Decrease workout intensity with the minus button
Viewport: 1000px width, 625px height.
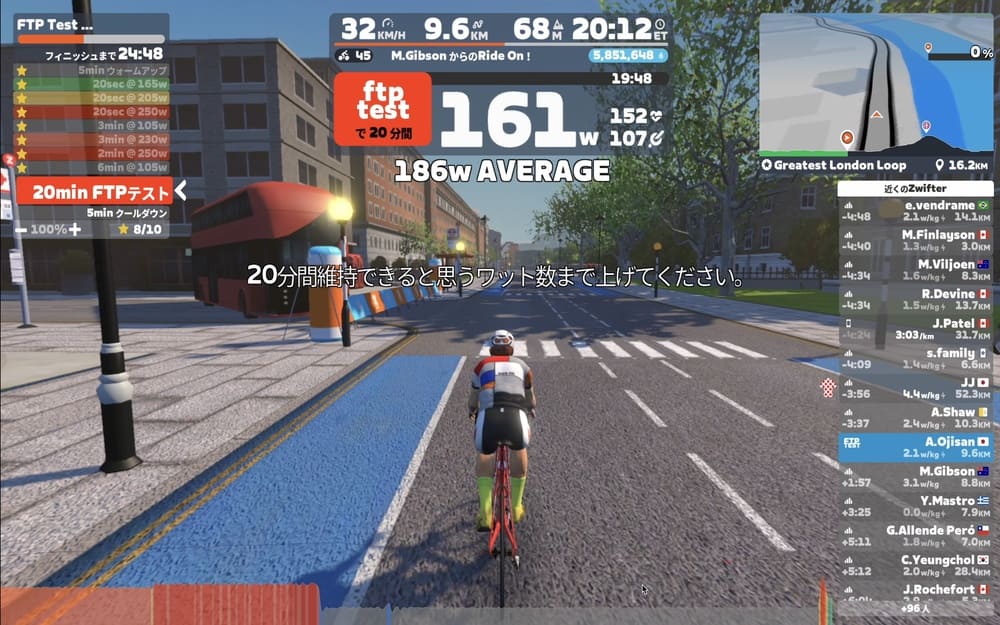pyautogui.click(x=21, y=229)
